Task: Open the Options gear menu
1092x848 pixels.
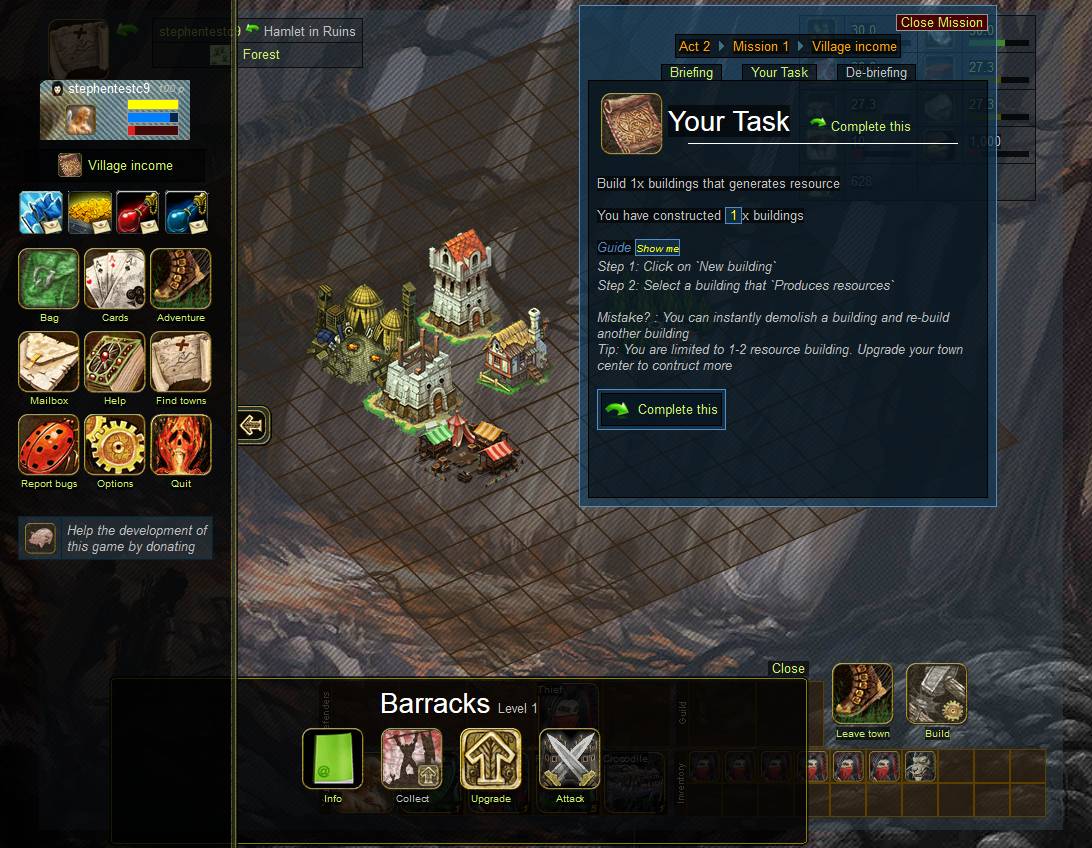Action: [x=115, y=445]
